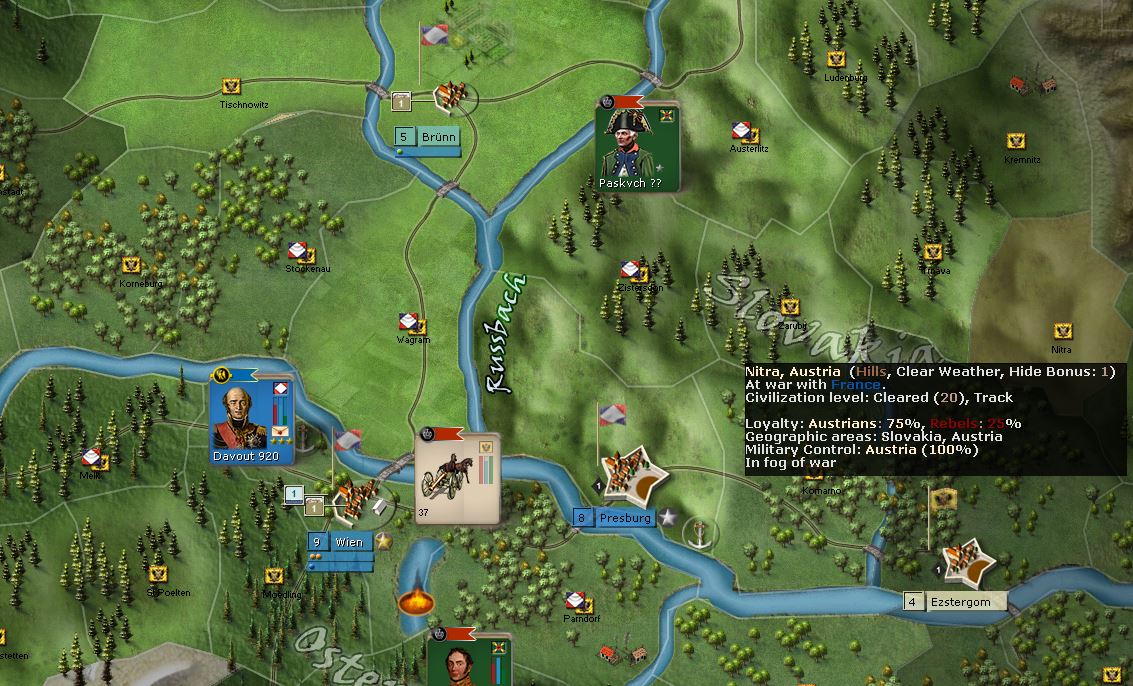Click the Presburg city label
Viewport: 1133px width, 686px height.
pos(624,518)
